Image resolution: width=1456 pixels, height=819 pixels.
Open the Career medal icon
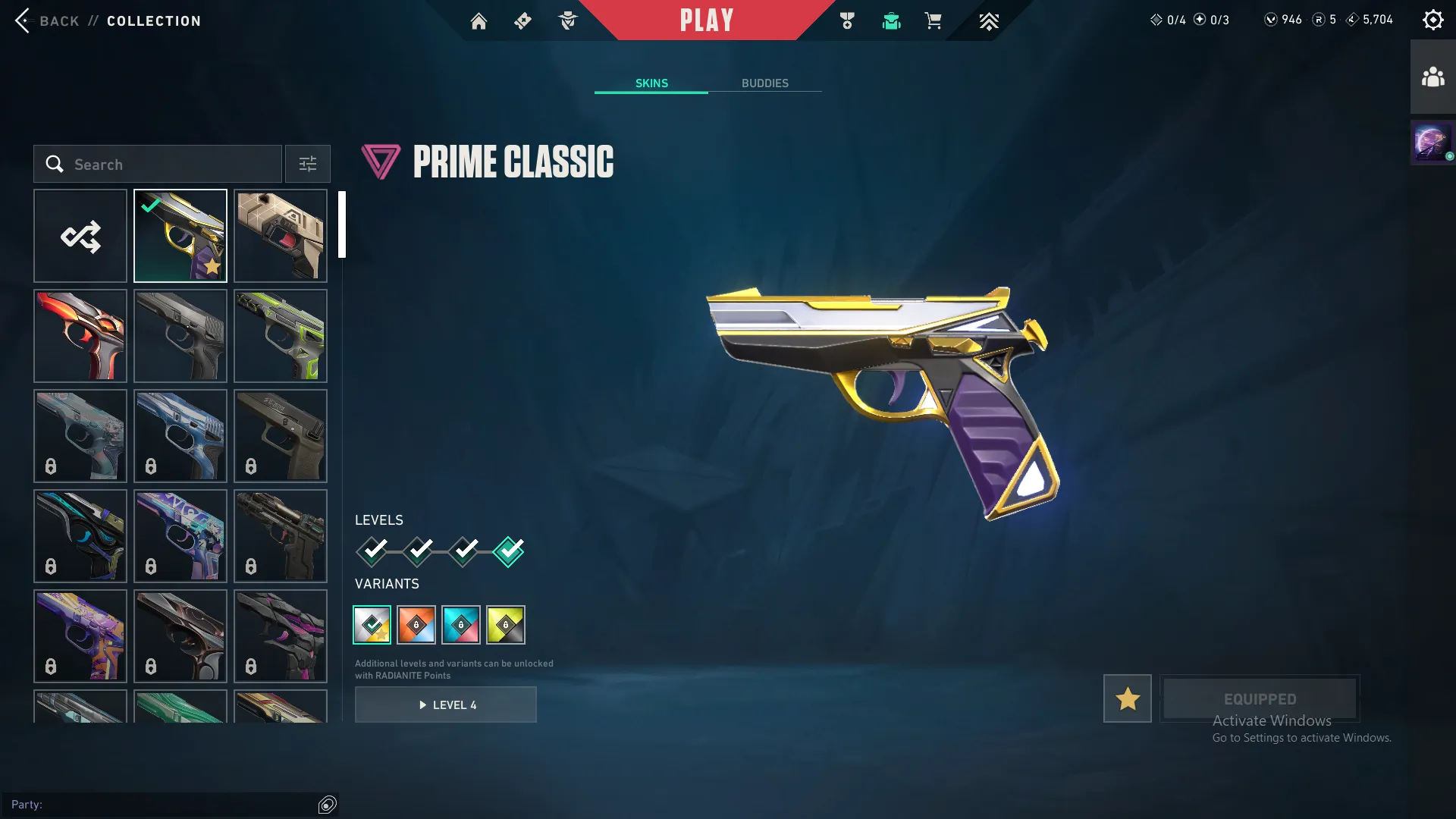[x=847, y=20]
